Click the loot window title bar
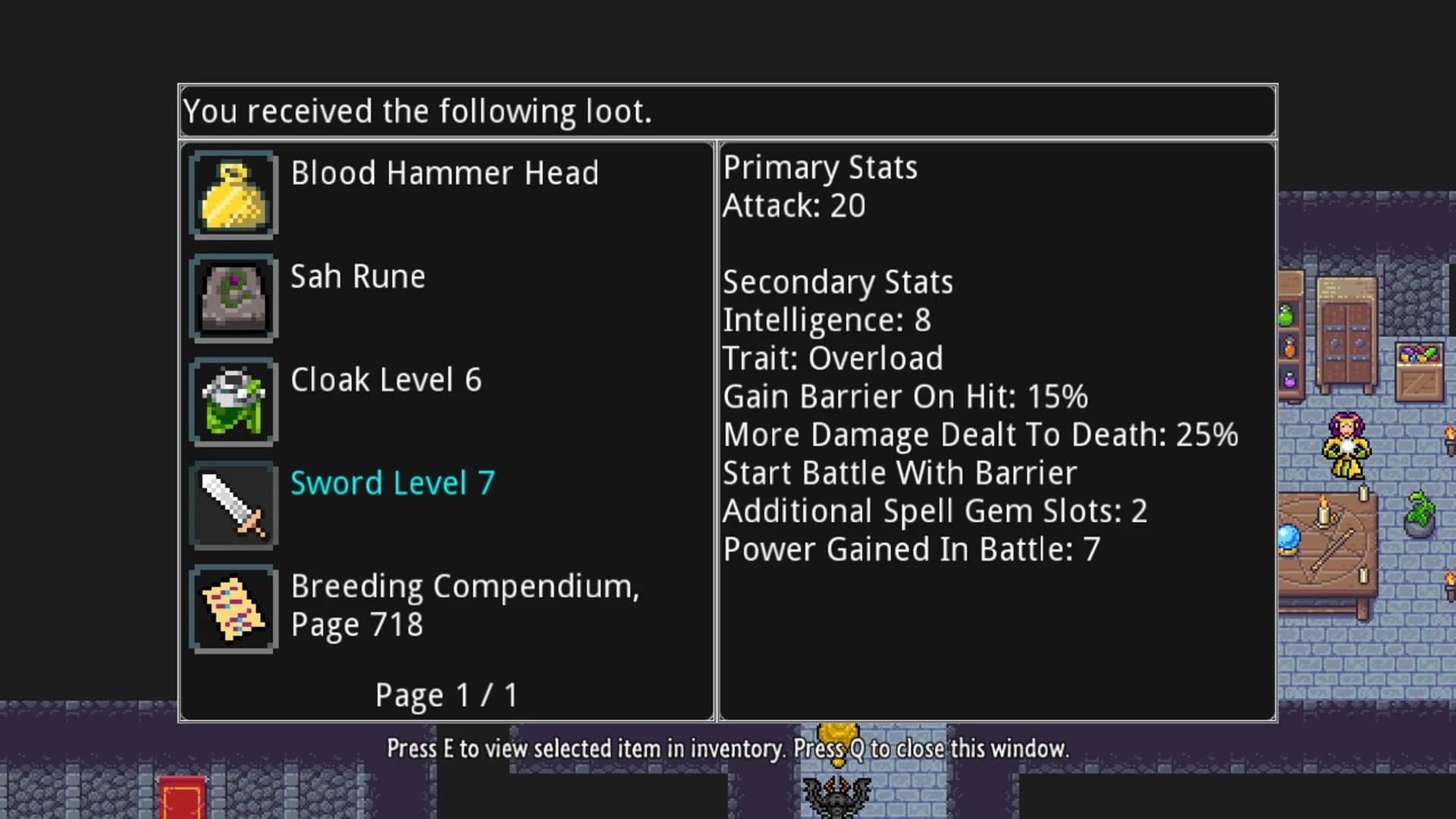Image resolution: width=1456 pixels, height=819 pixels. pos(728,111)
